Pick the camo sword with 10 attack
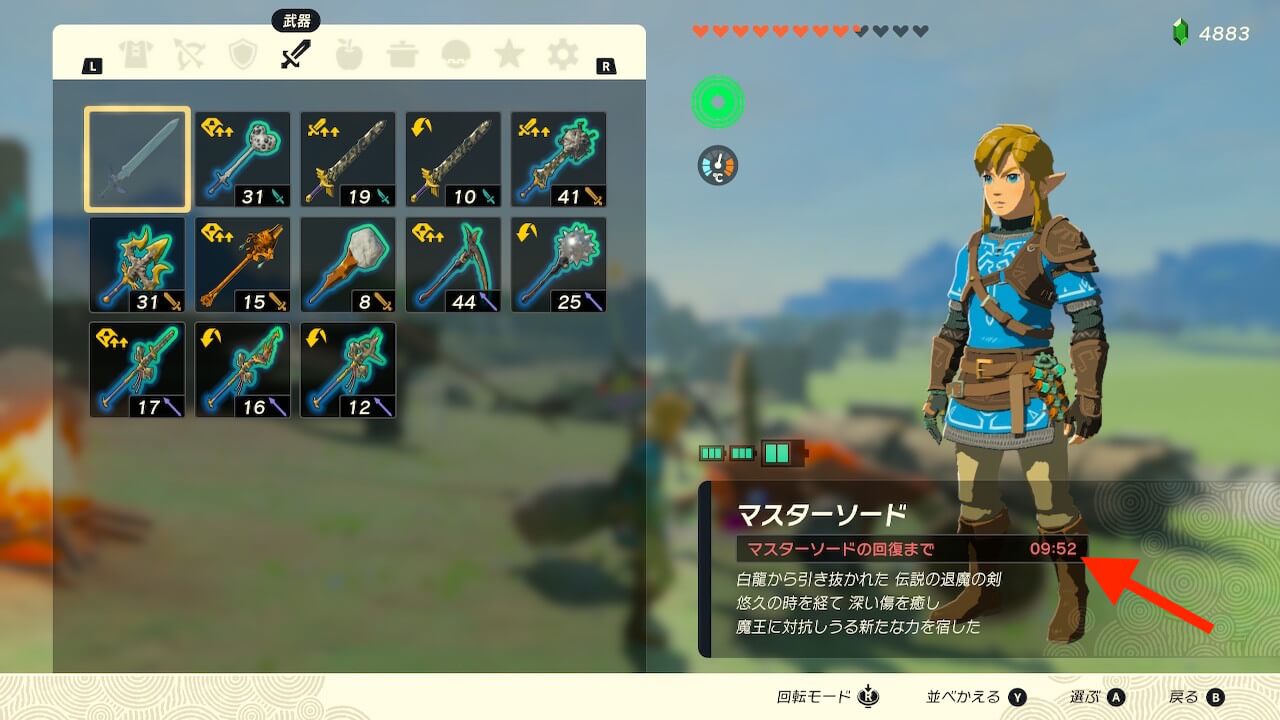 click(453, 159)
